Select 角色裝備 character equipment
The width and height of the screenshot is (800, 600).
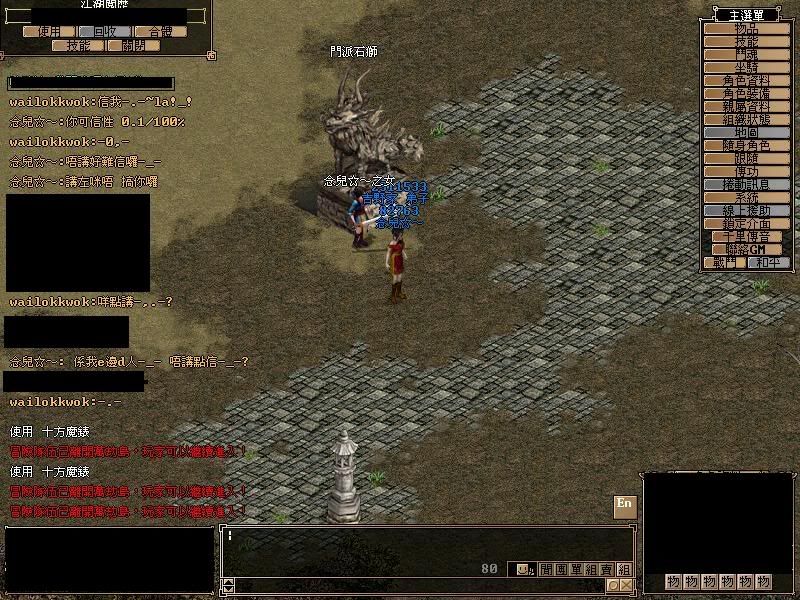[746, 93]
